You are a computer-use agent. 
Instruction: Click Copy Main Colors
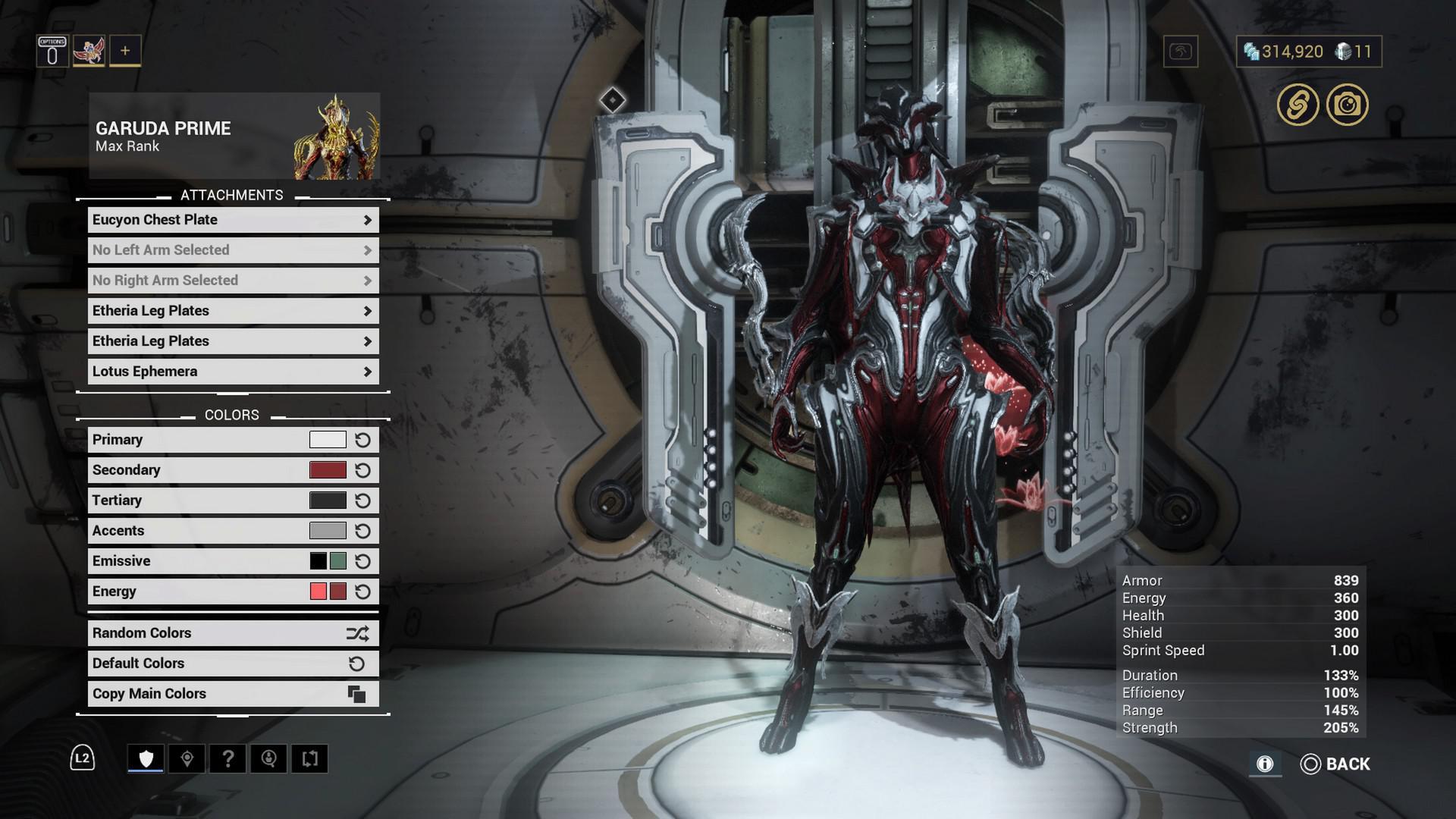point(233,694)
